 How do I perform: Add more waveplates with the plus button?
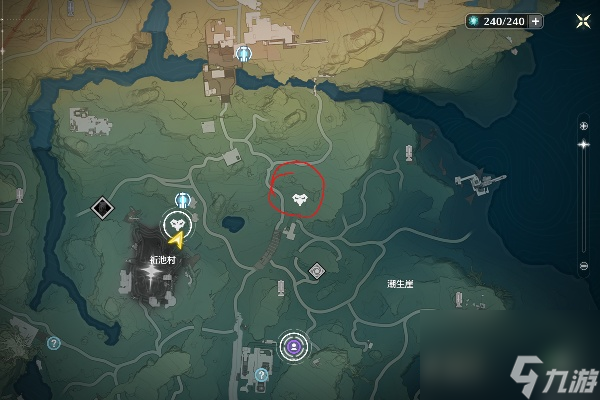[537, 21]
